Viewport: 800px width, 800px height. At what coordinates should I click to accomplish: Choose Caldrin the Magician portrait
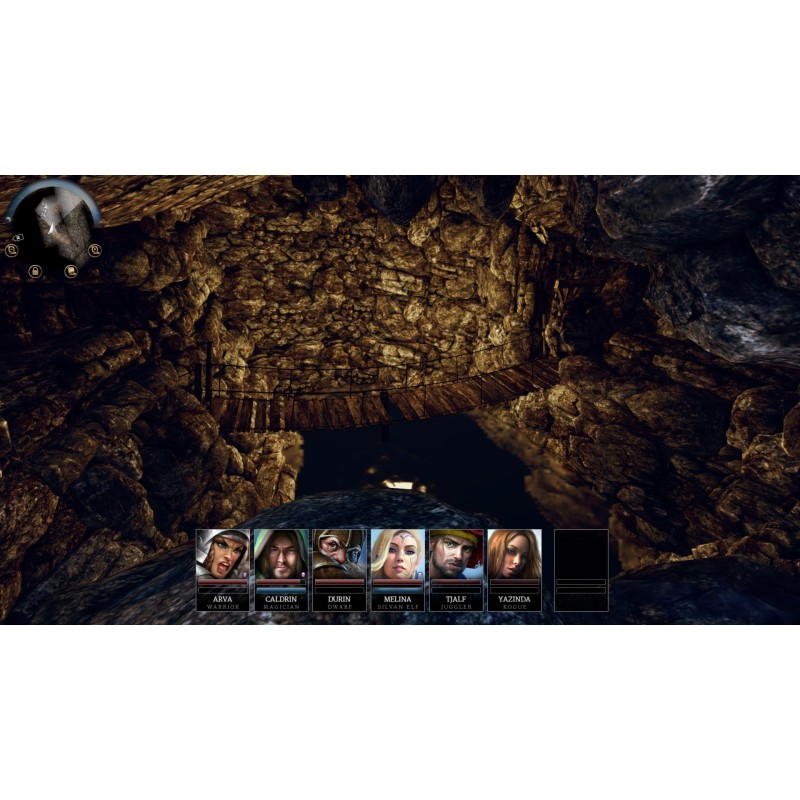281,553
